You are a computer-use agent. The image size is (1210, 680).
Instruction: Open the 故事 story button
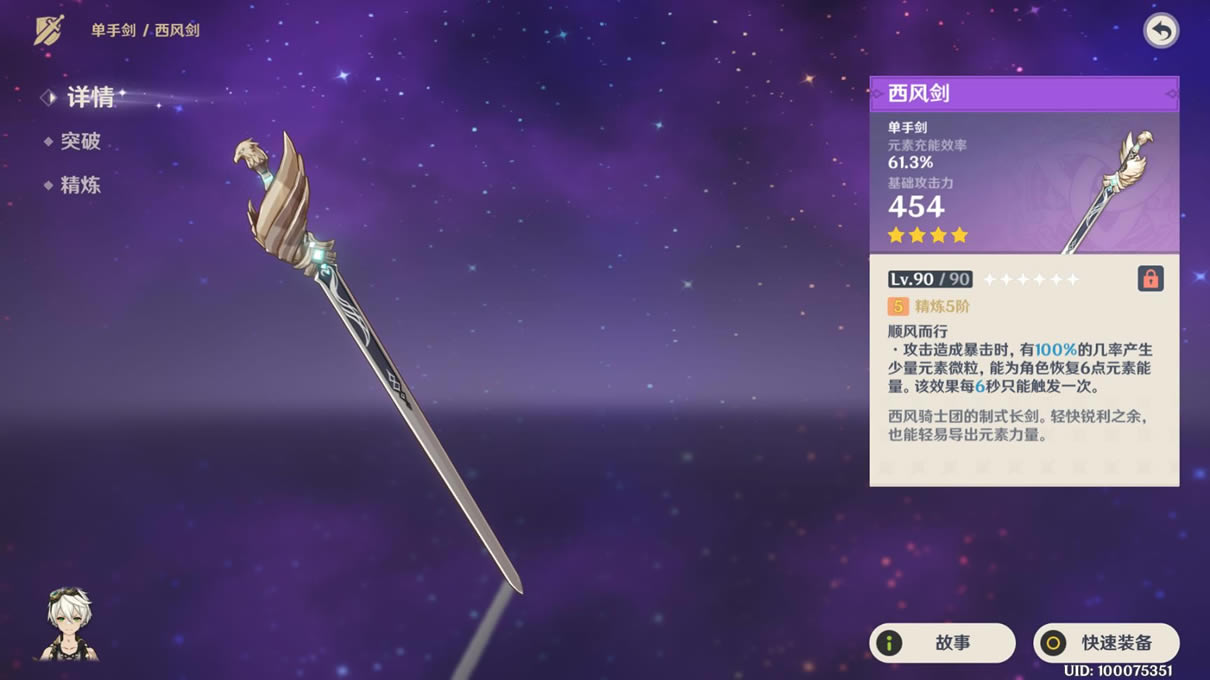coord(942,643)
